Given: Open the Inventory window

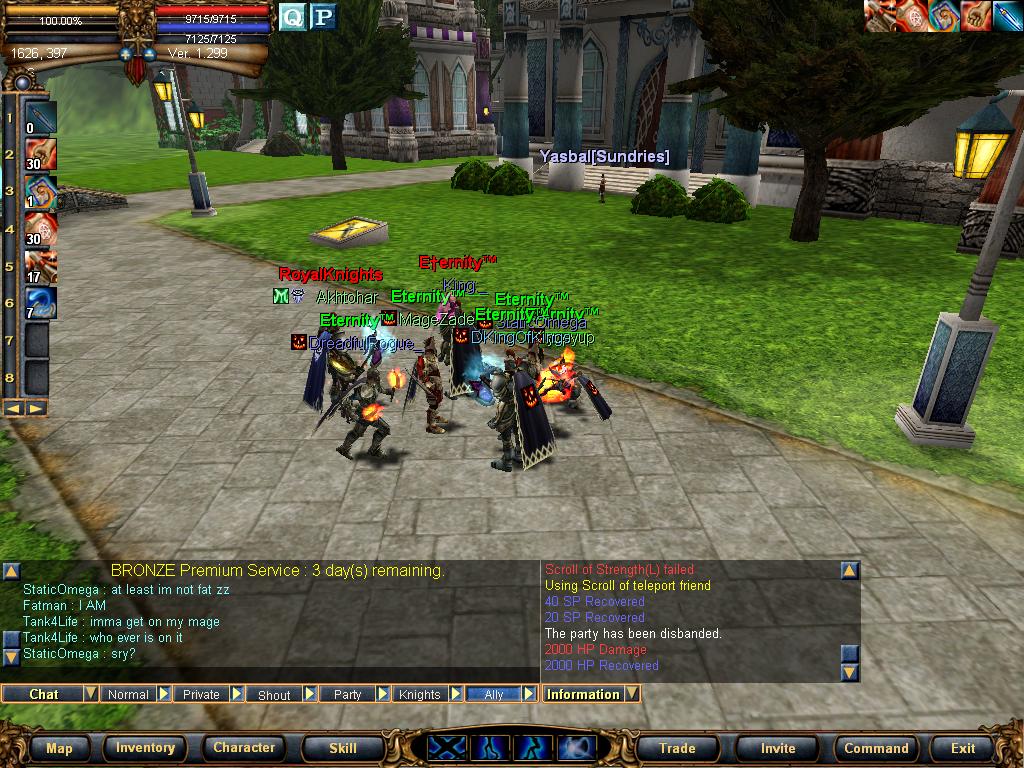Looking at the screenshot, I should (145, 748).
